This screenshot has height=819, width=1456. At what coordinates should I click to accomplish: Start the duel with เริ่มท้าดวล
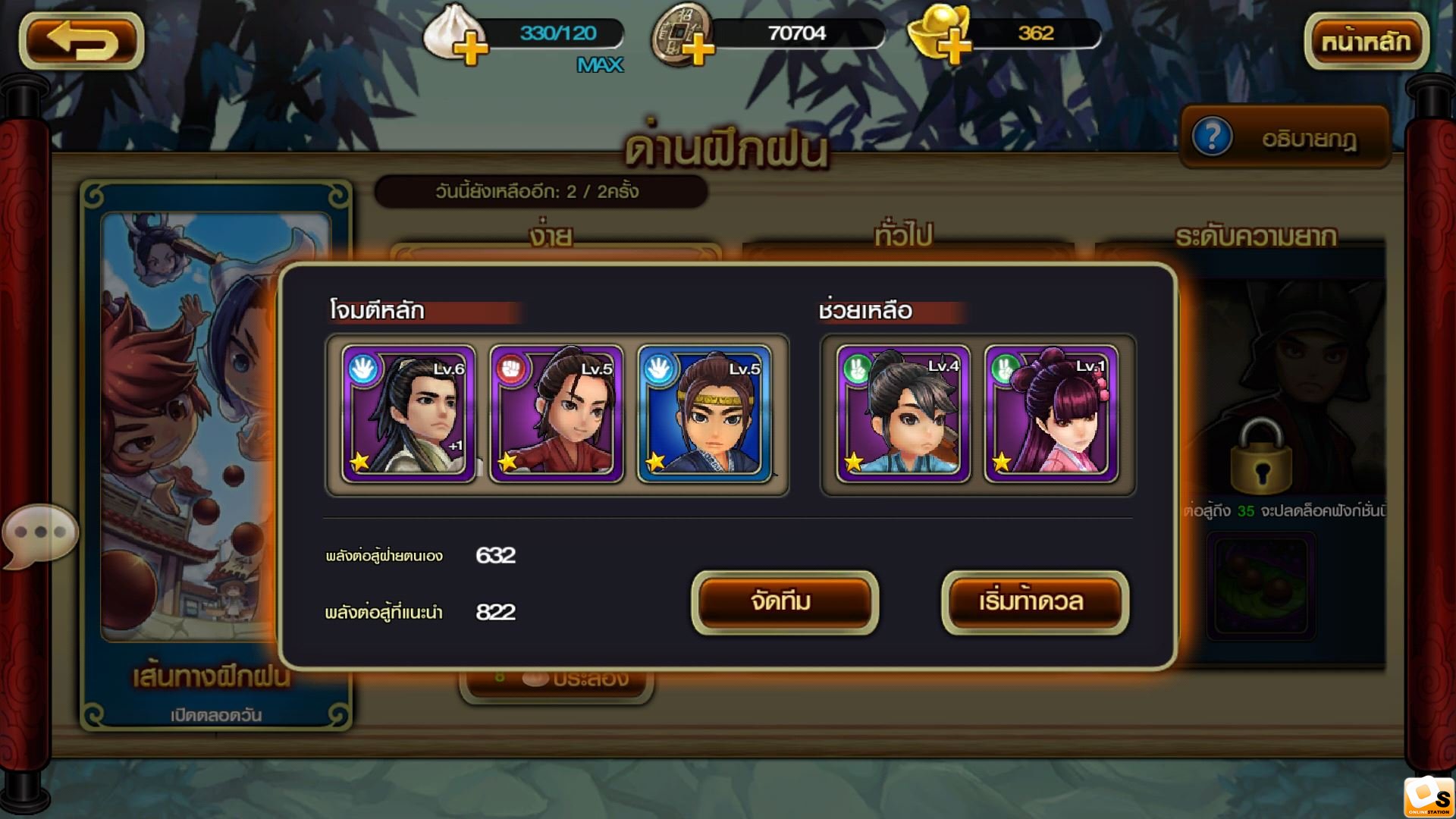coord(1034,602)
